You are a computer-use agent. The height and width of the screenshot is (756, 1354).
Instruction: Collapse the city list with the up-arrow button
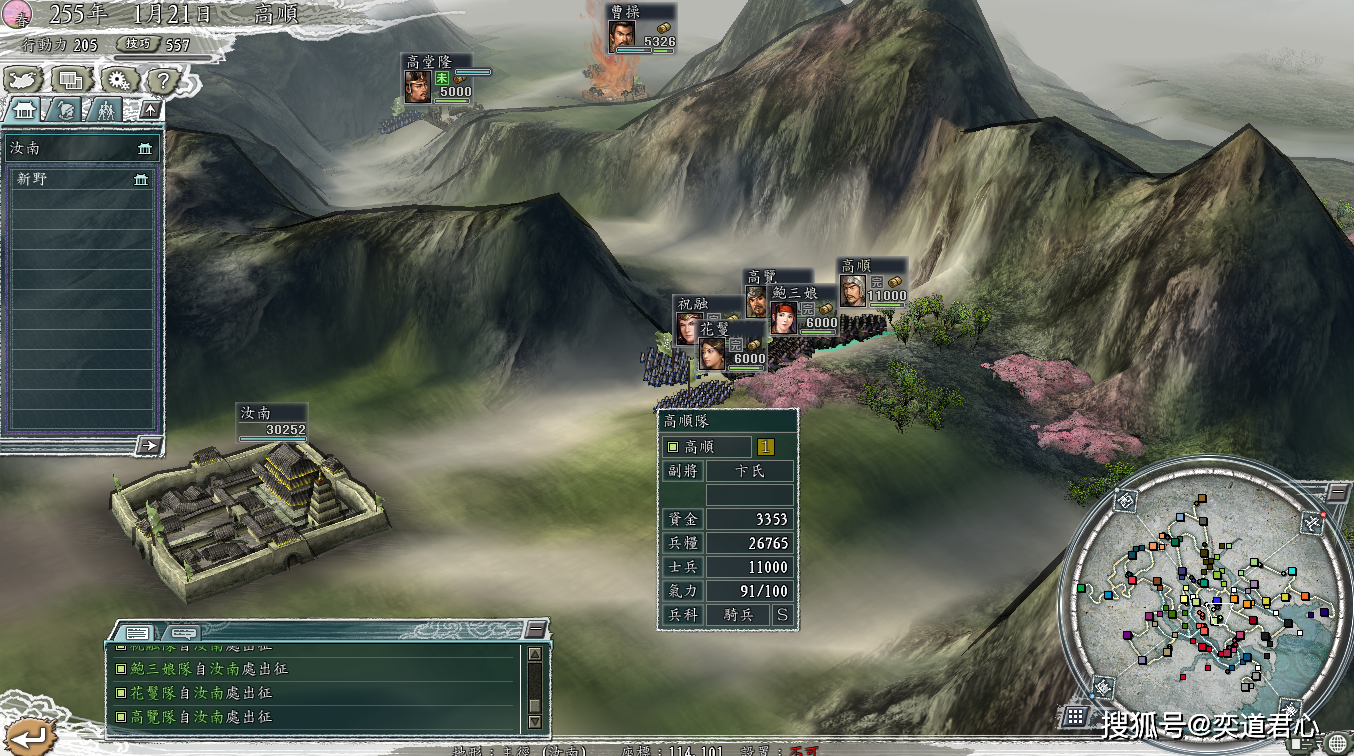(x=150, y=110)
